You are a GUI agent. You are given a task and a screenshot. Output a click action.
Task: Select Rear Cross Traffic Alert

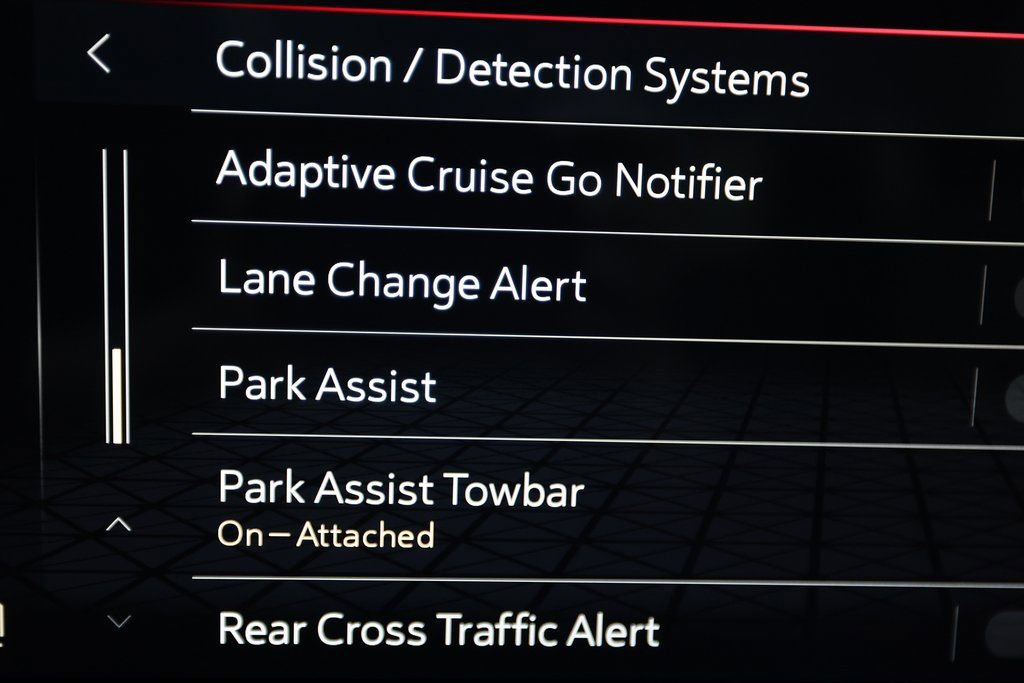[438, 631]
